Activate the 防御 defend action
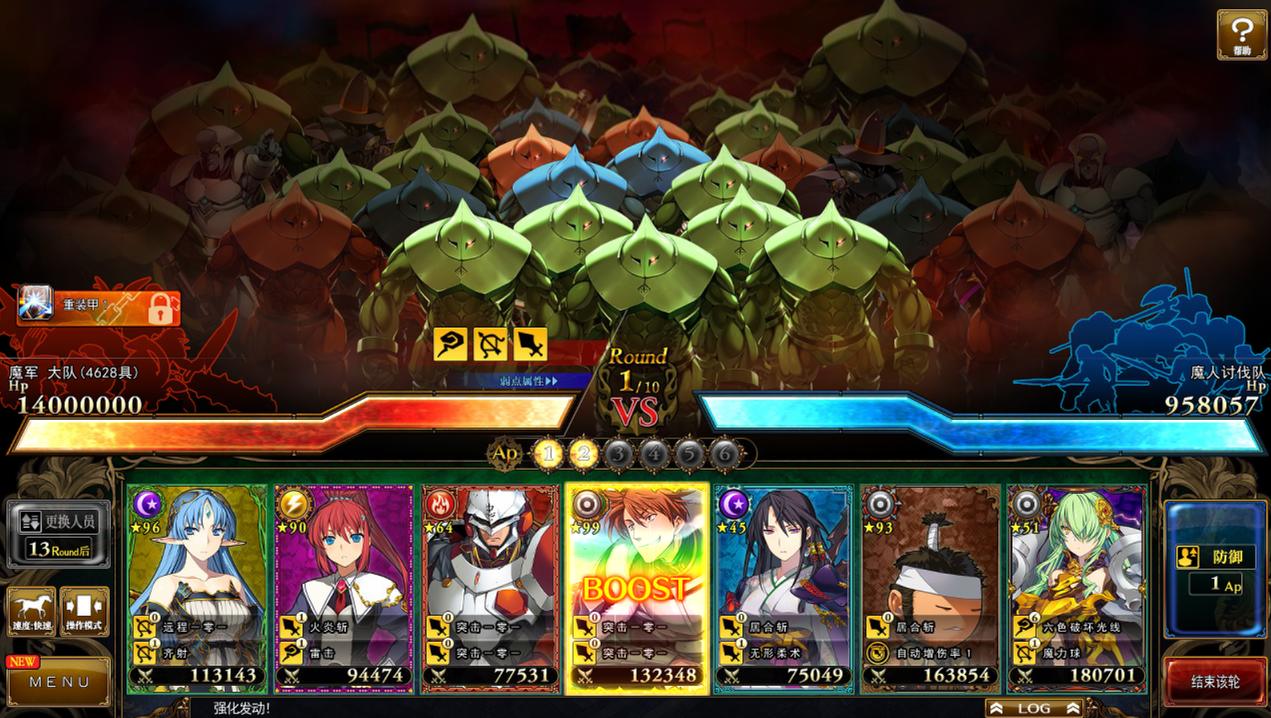1271x718 pixels. tap(1215, 569)
